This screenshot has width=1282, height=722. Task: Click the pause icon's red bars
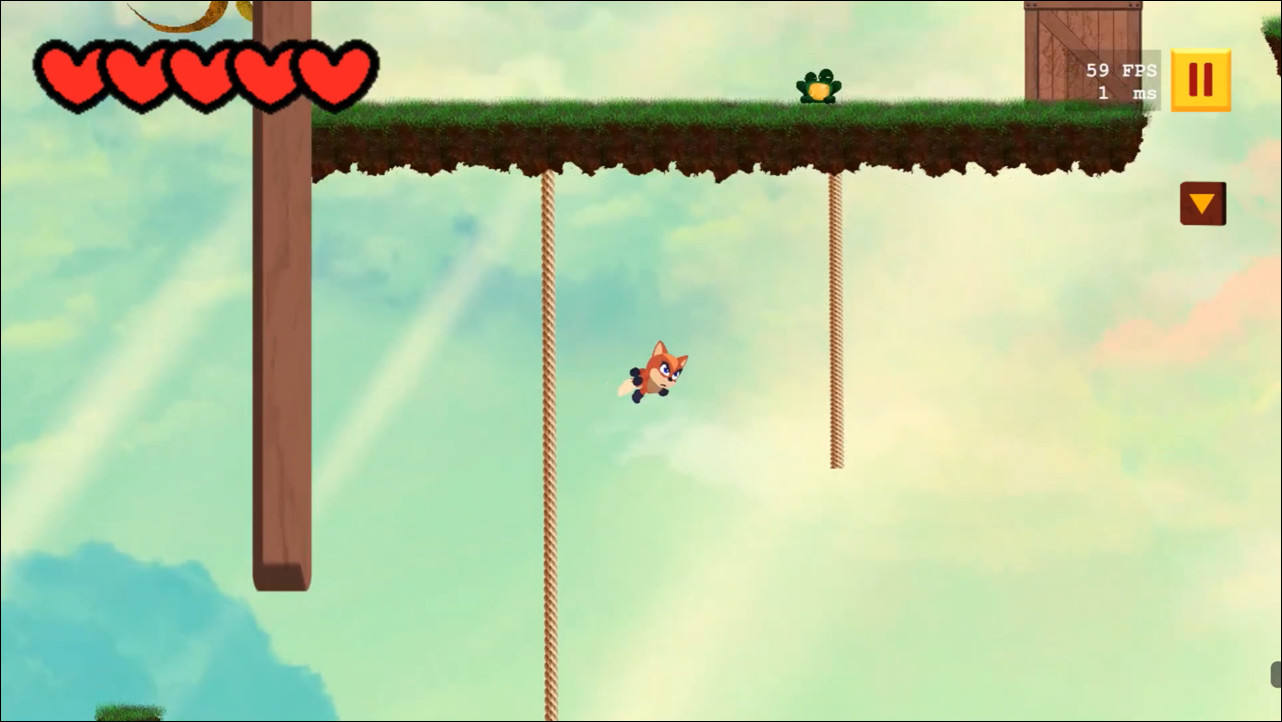(1200, 77)
